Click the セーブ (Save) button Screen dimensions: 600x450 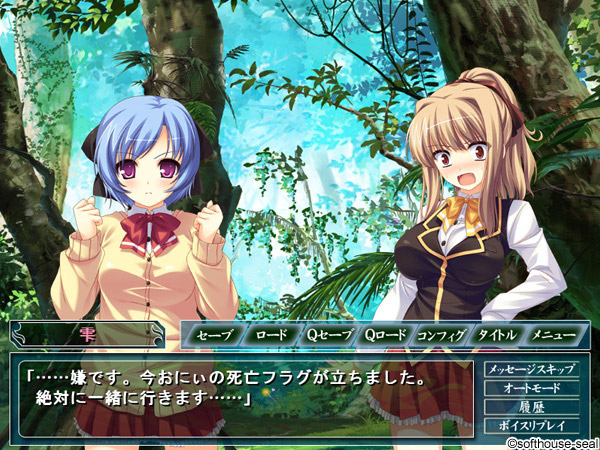point(214,335)
